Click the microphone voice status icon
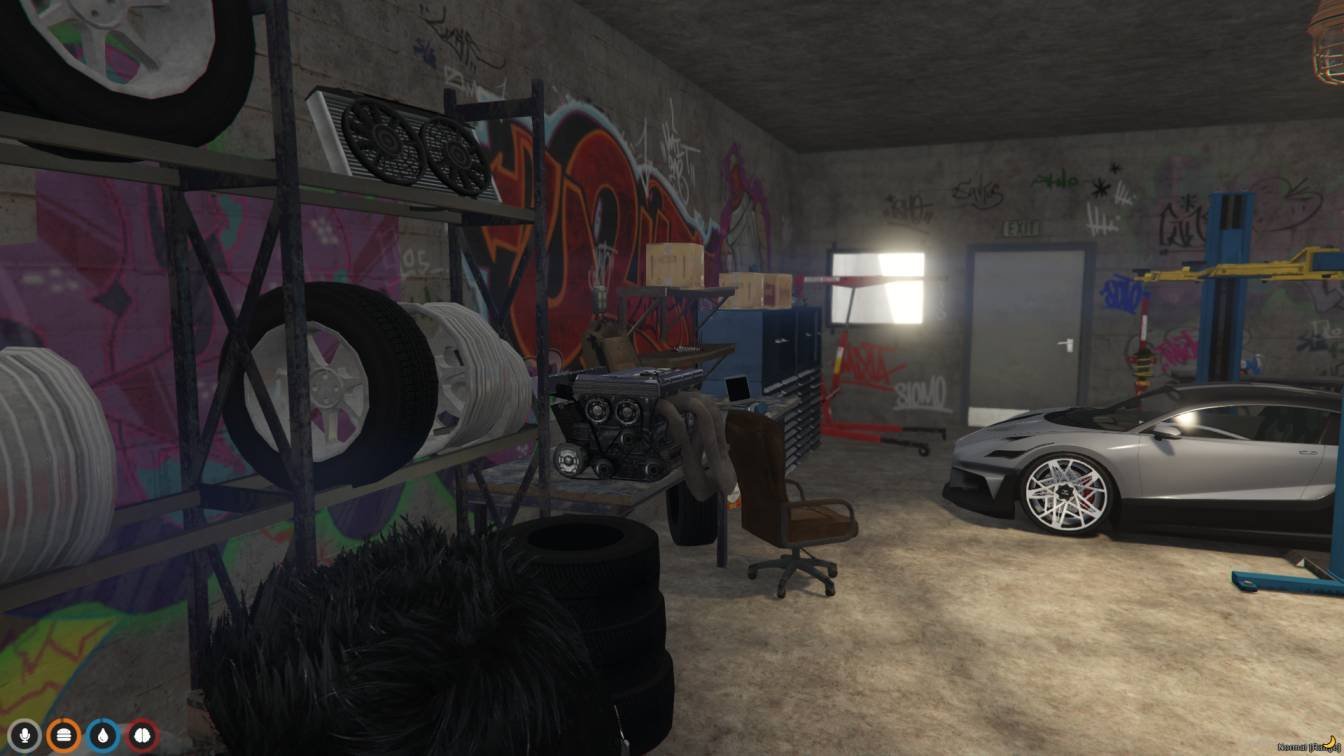1344x756 pixels. (x=24, y=736)
